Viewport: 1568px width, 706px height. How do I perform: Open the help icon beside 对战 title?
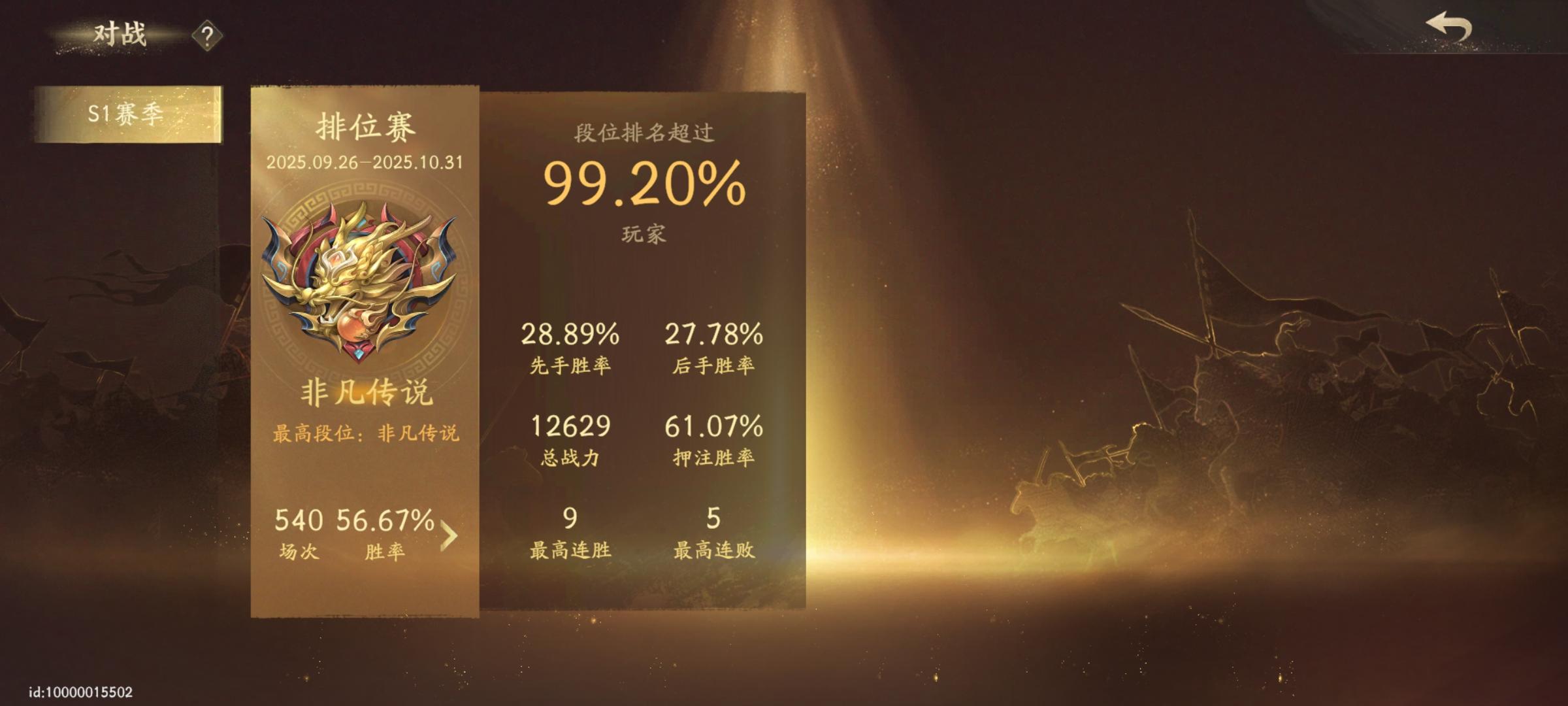(x=206, y=36)
